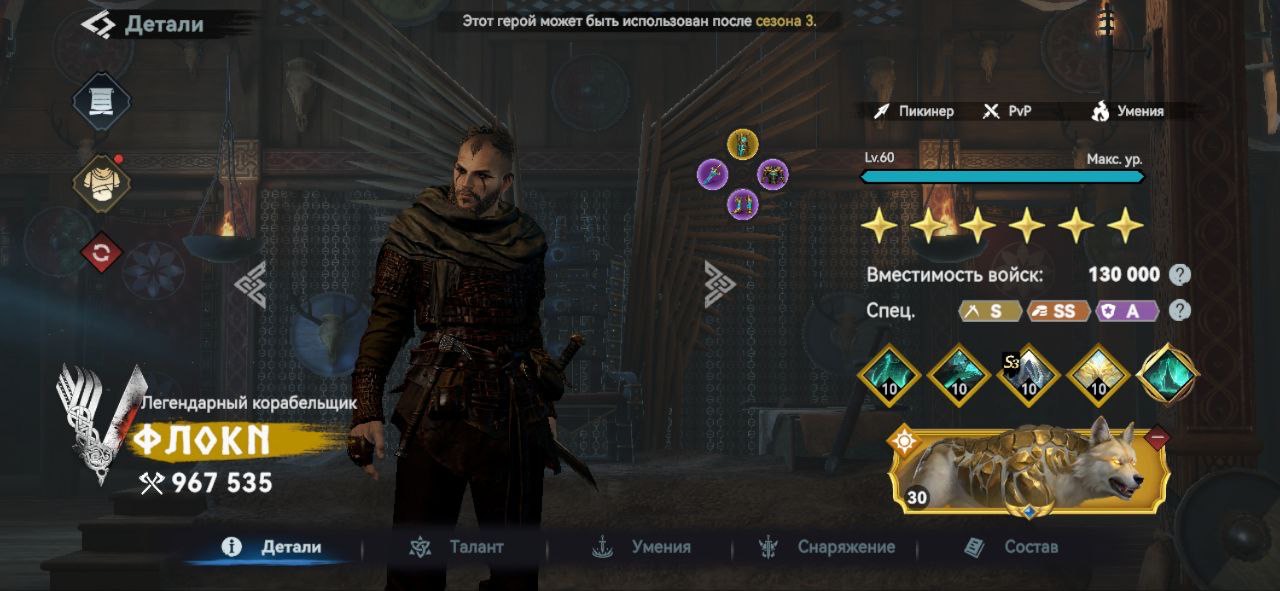The width and height of the screenshot is (1280, 591).
Task: Select the skill icon marked S3
Action: 1029,376
